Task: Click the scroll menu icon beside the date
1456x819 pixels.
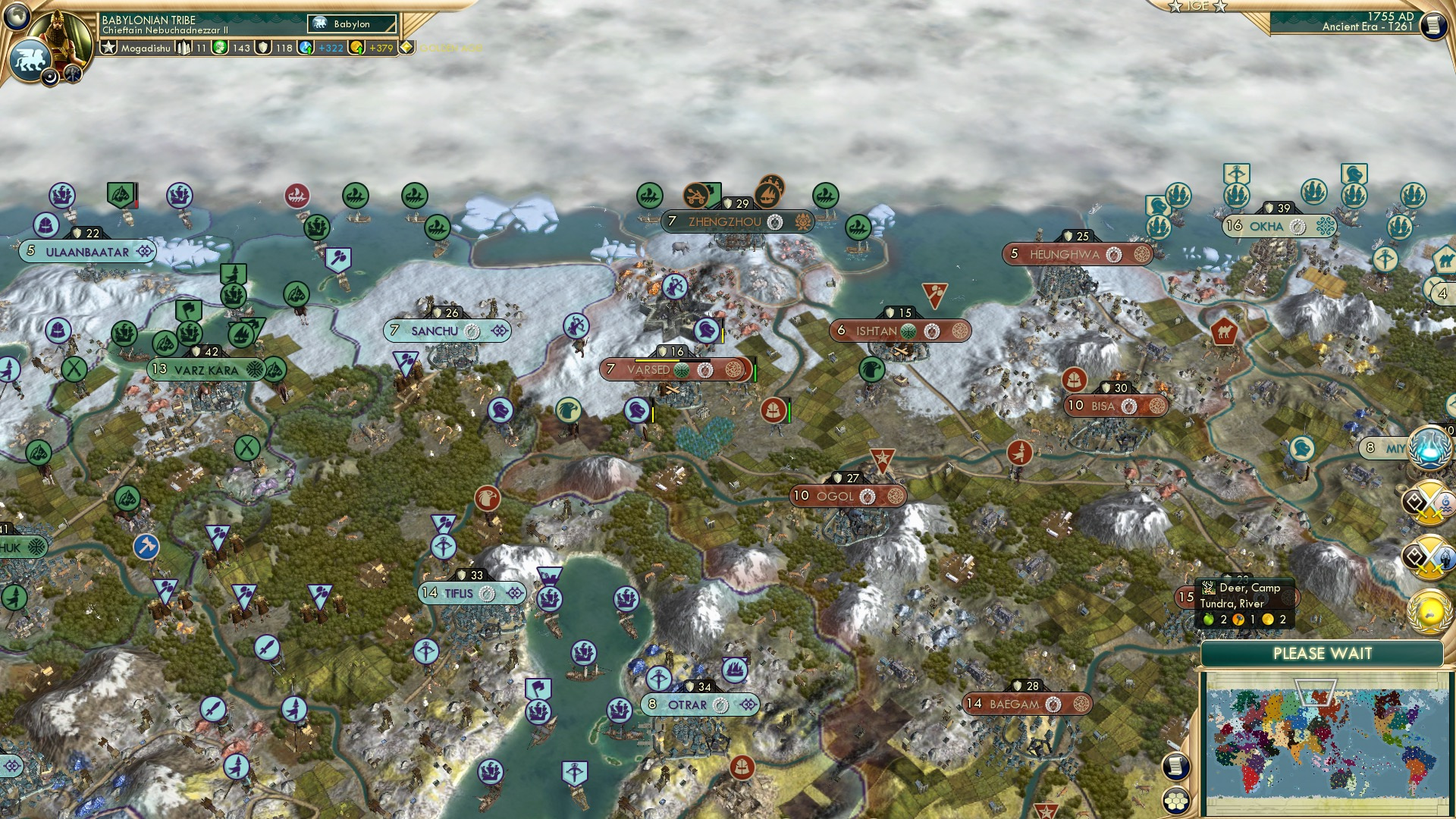Action: [x=1432, y=26]
